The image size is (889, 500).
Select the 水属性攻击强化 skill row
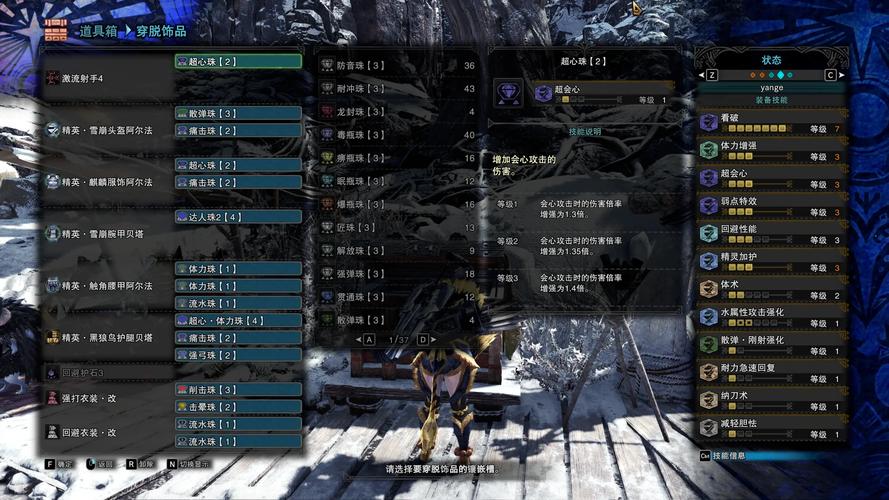coord(771,318)
